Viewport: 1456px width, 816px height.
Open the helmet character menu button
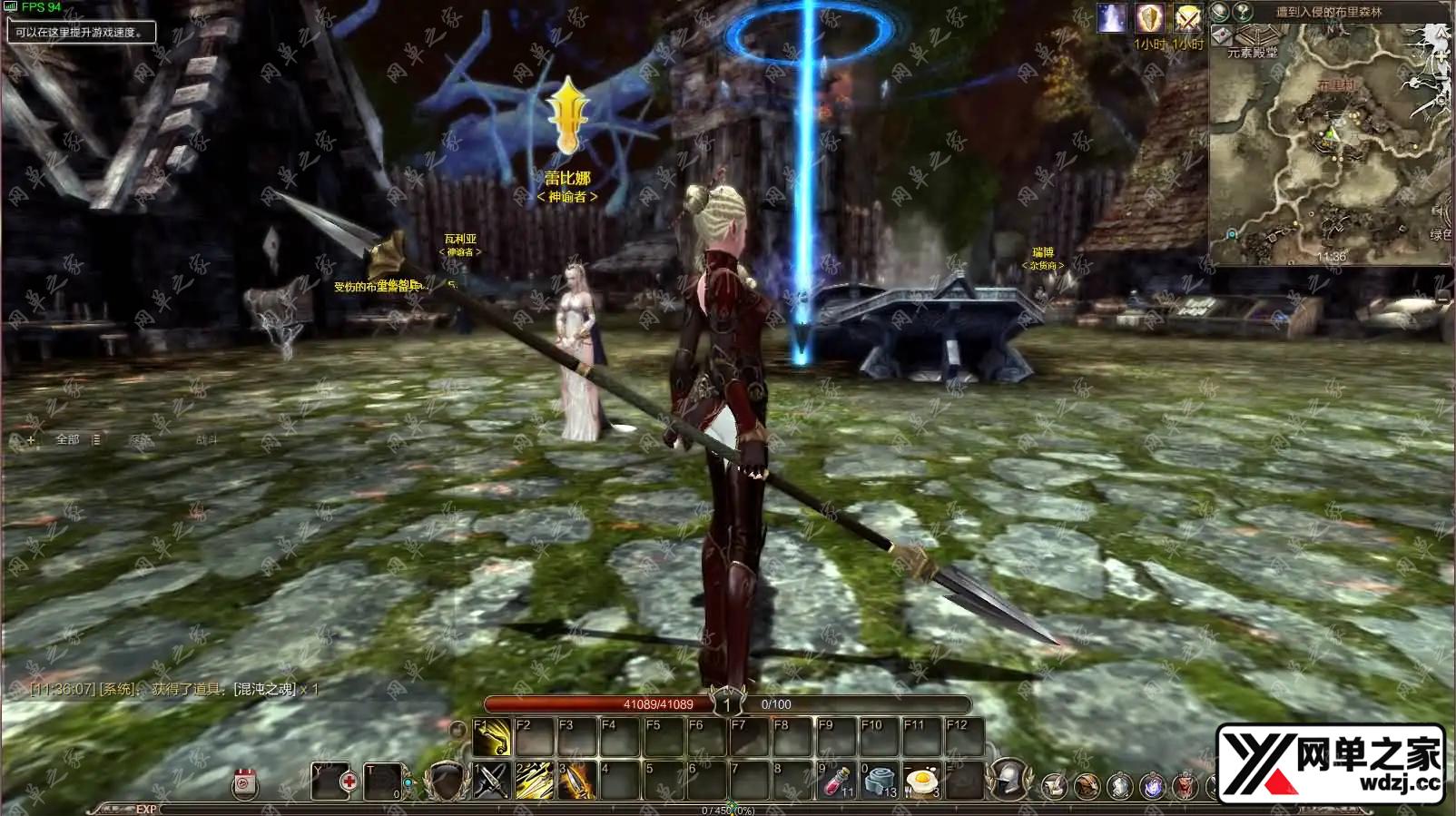coord(1008,781)
